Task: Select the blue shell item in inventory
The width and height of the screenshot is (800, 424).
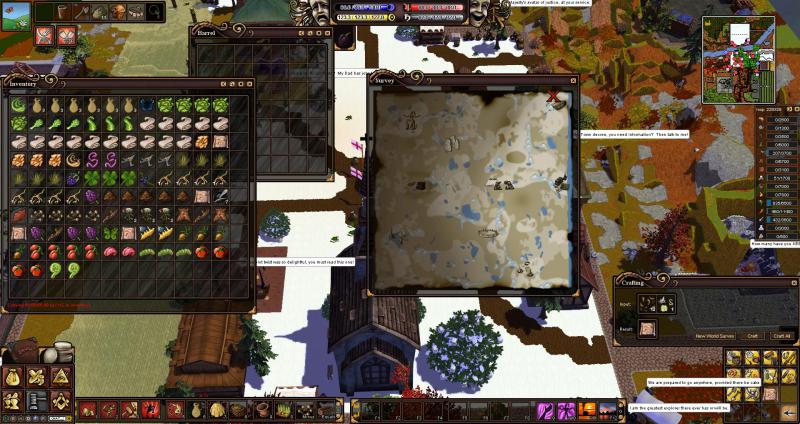Action: tap(146, 105)
